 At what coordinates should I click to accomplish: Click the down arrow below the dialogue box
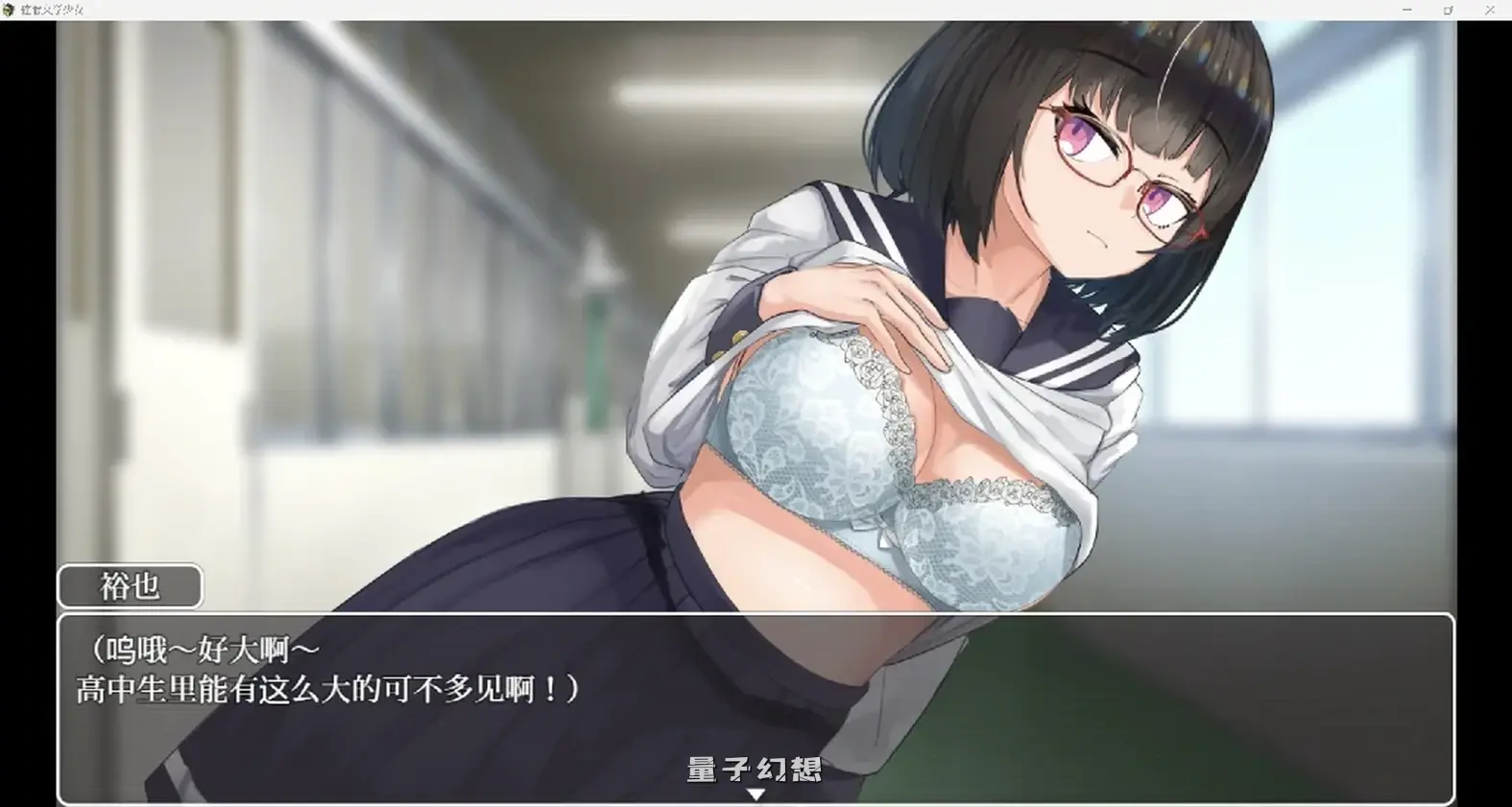pyautogui.click(x=757, y=794)
